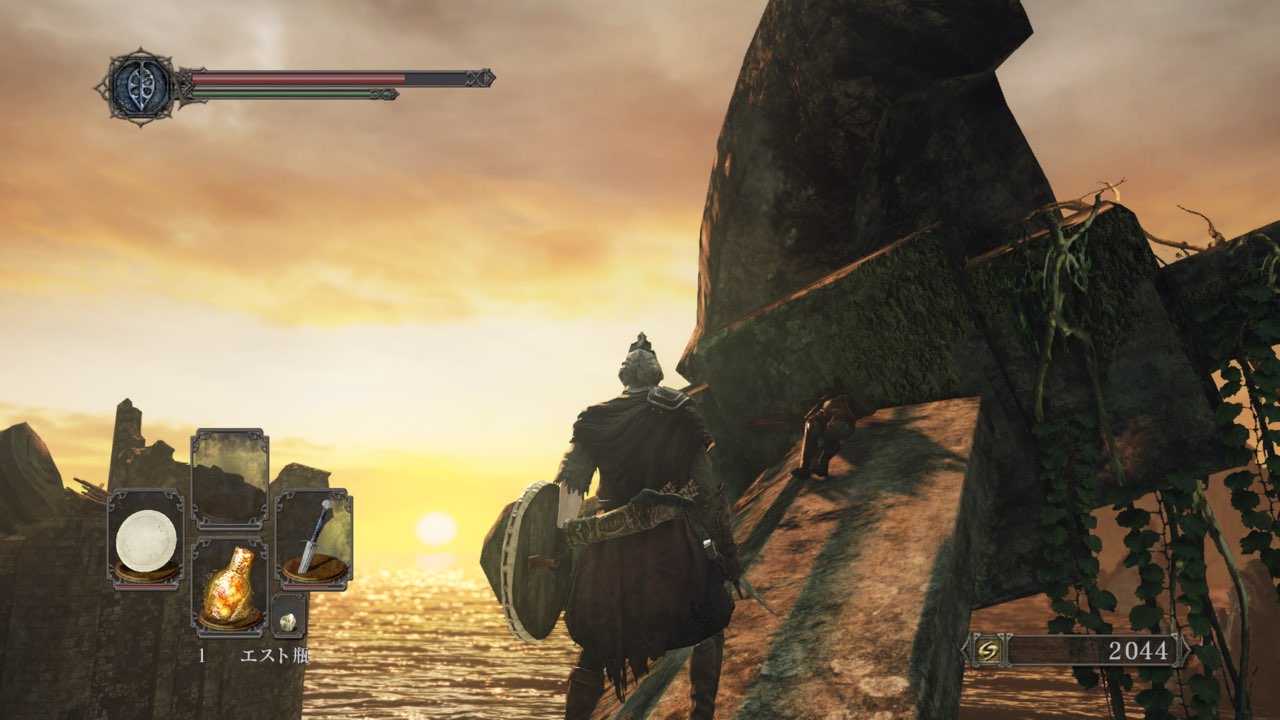Select the dagger weapon slot
Viewport: 1280px width, 720px height.
pos(313,538)
